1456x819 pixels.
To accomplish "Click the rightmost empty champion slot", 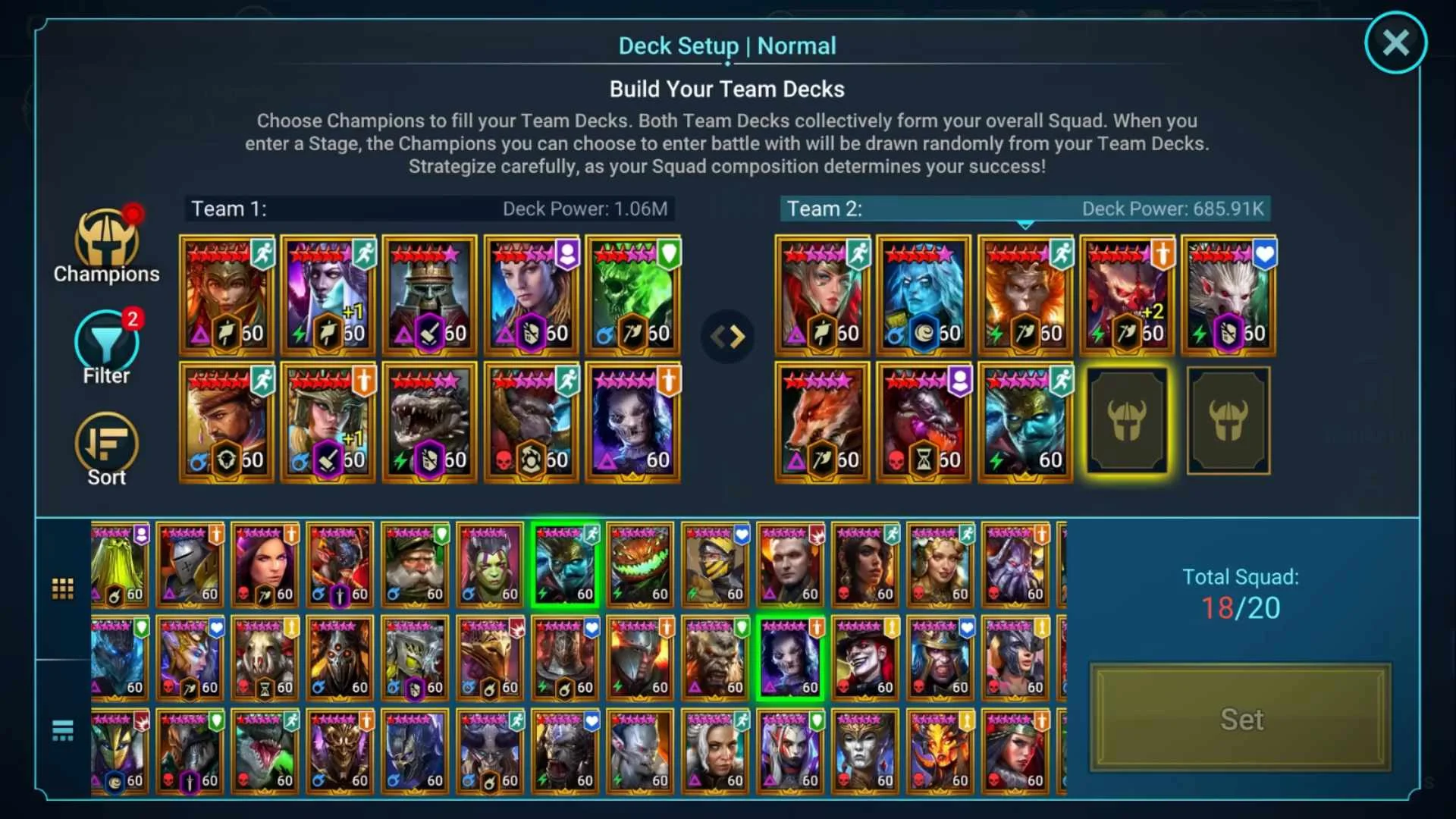I will pyautogui.click(x=1228, y=422).
